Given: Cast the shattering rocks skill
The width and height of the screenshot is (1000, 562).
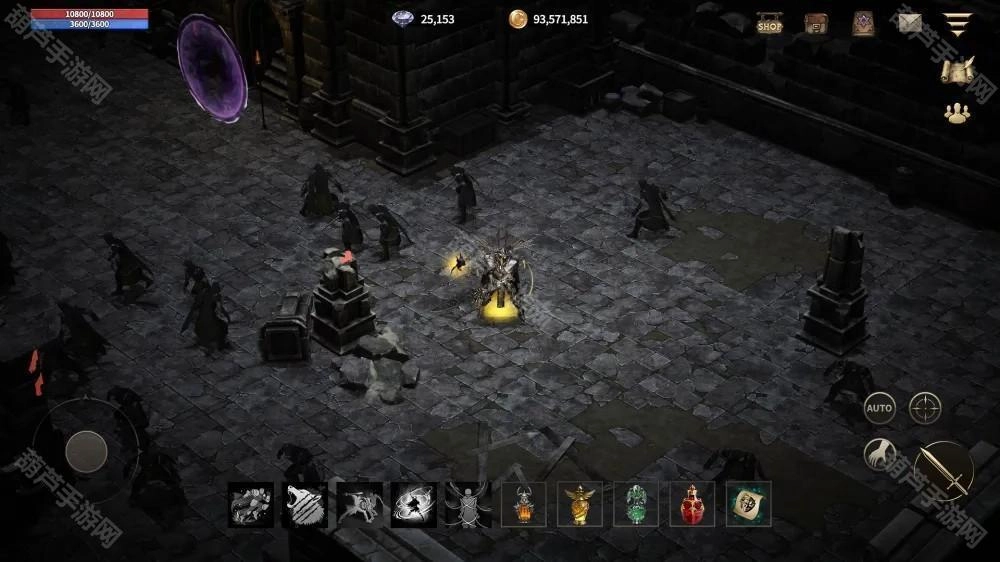Looking at the screenshot, I should pos(251,505).
